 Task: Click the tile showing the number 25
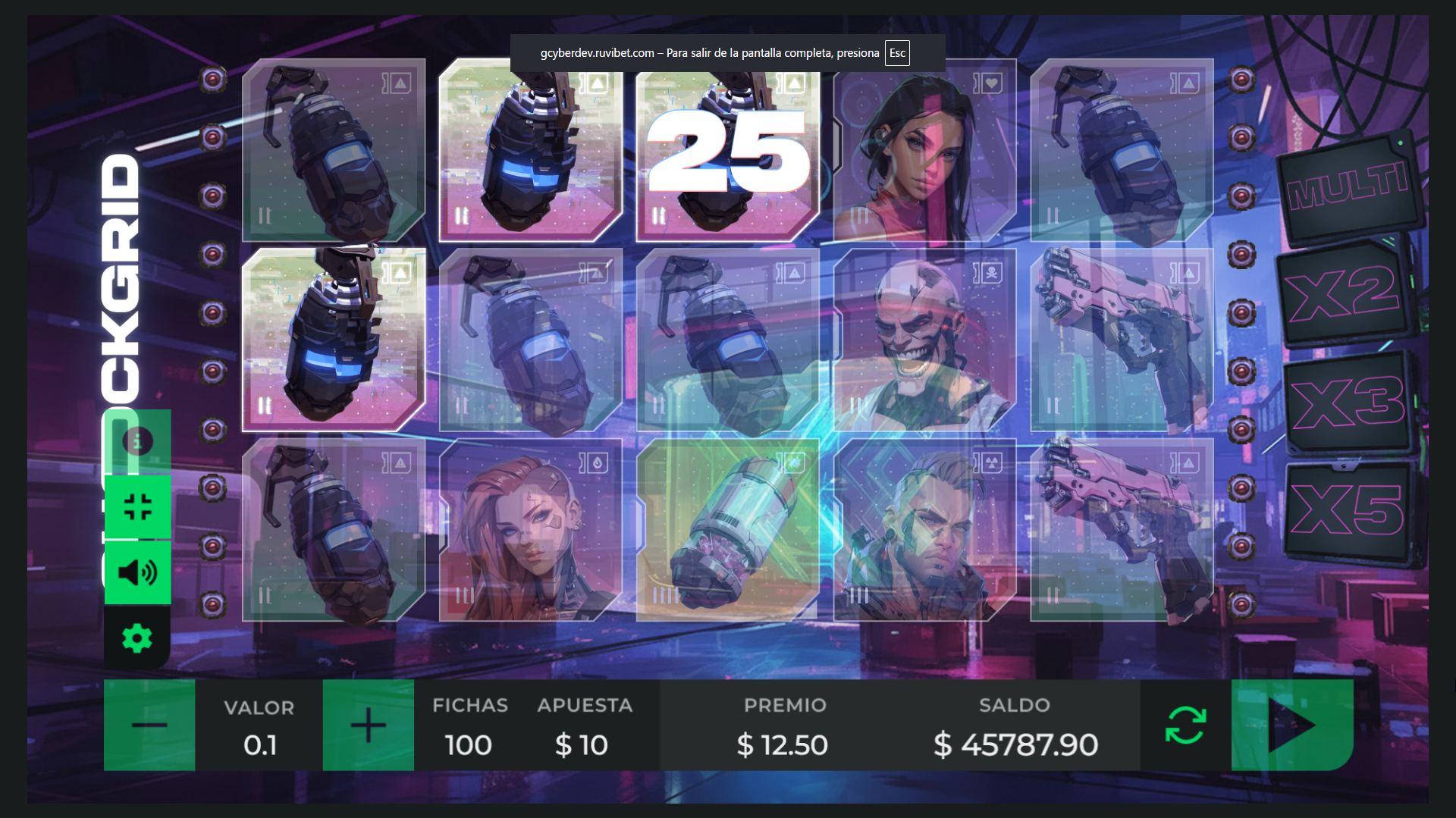click(x=726, y=151)
